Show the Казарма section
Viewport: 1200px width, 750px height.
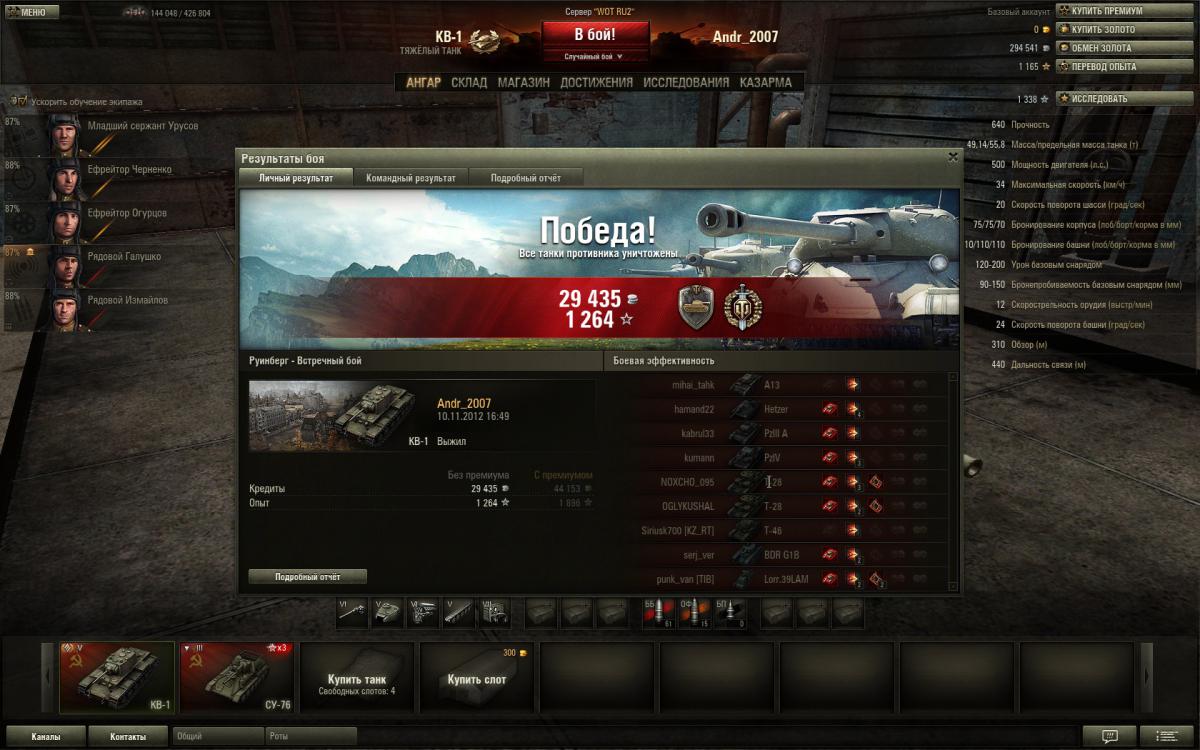[x=765, y=82]
